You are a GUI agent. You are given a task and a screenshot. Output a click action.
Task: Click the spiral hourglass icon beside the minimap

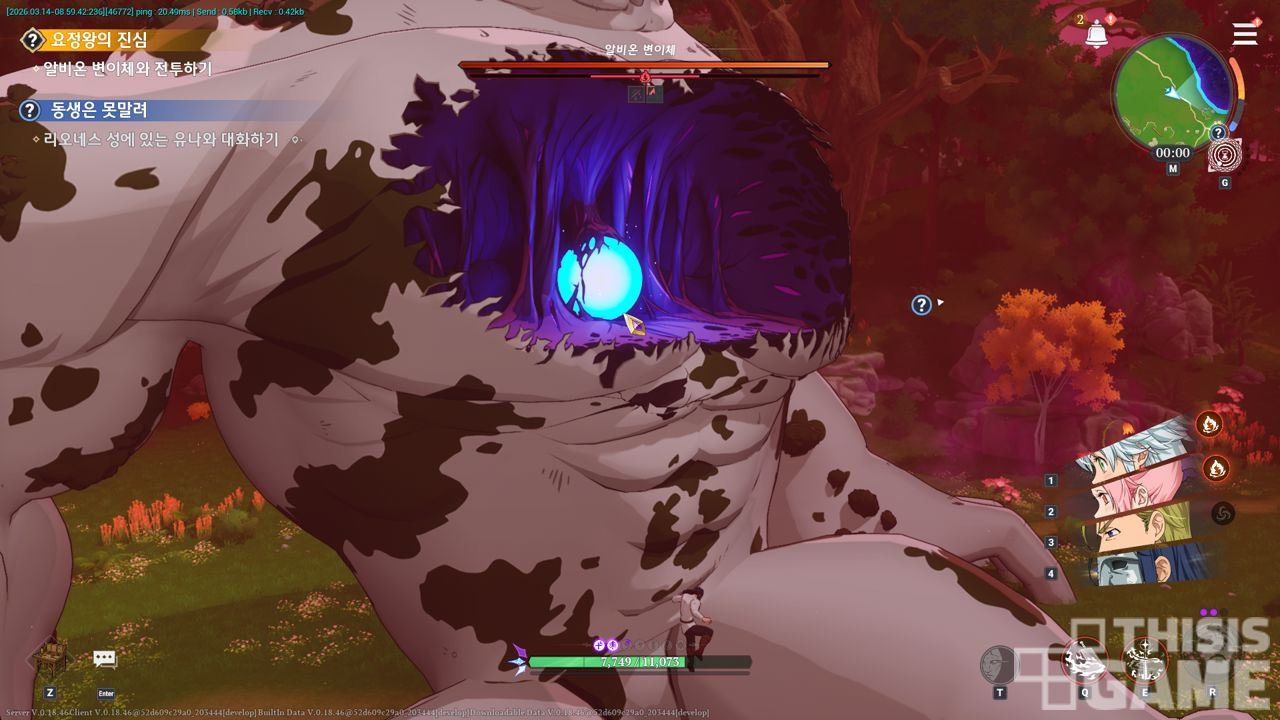(x=1224, y=156)
